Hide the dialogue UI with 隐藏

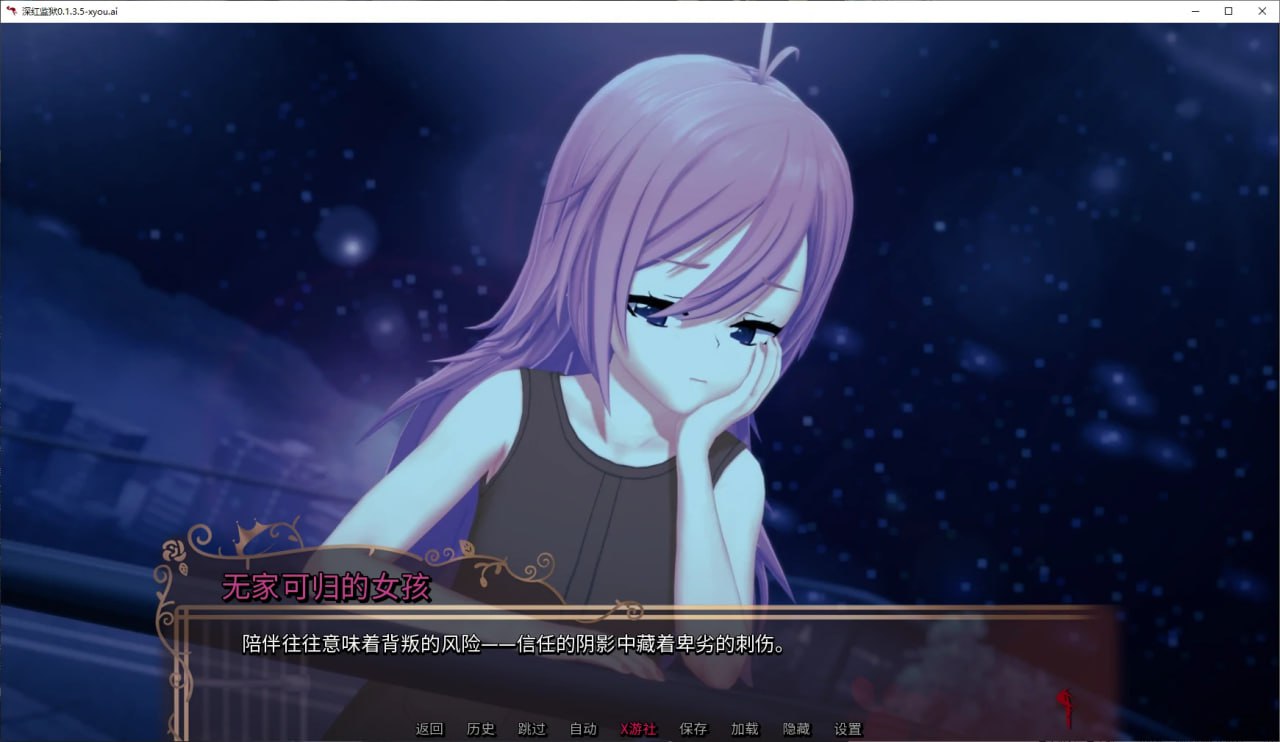click(798, 729)
